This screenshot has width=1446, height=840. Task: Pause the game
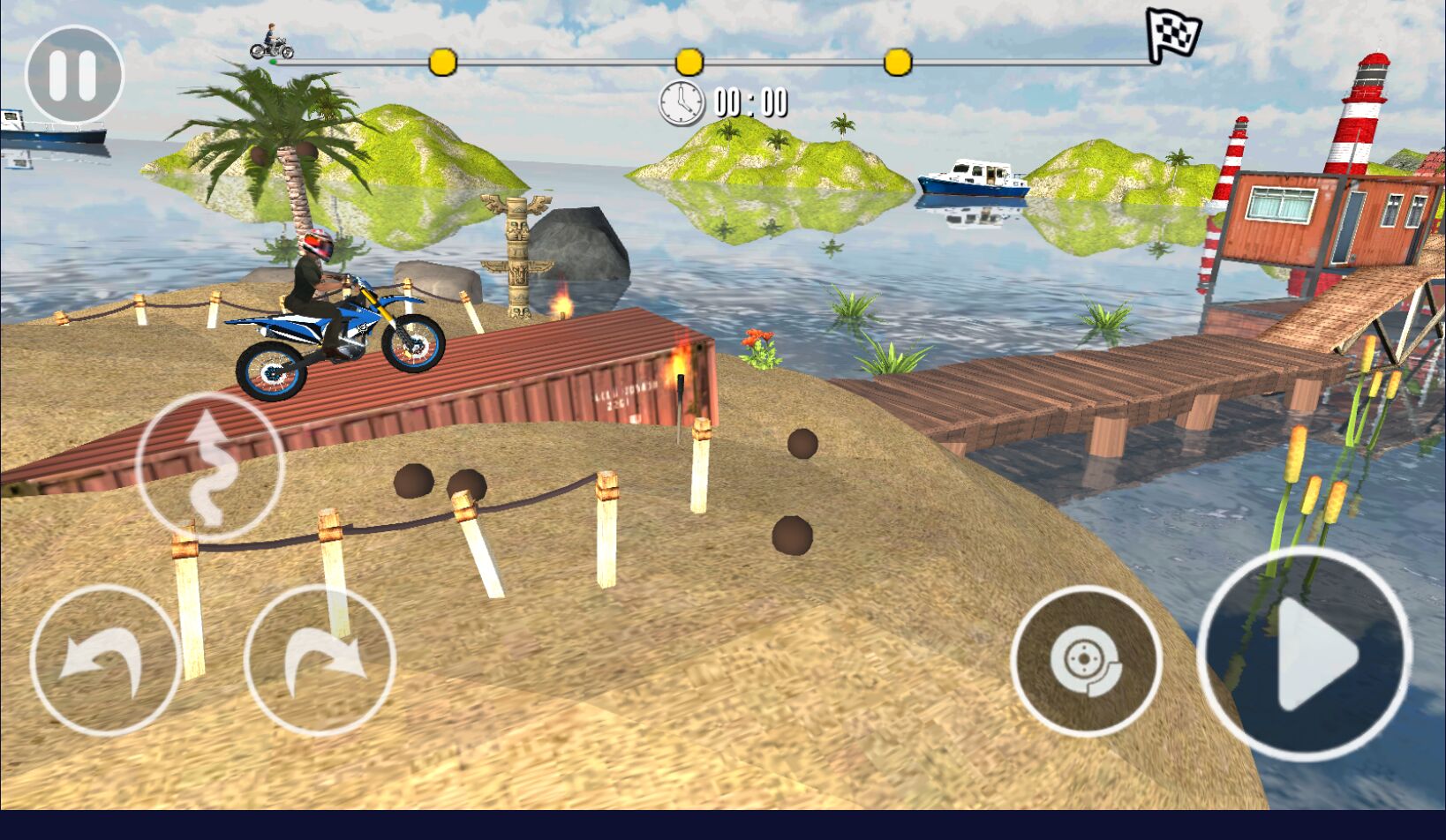[x=74, y=75]
